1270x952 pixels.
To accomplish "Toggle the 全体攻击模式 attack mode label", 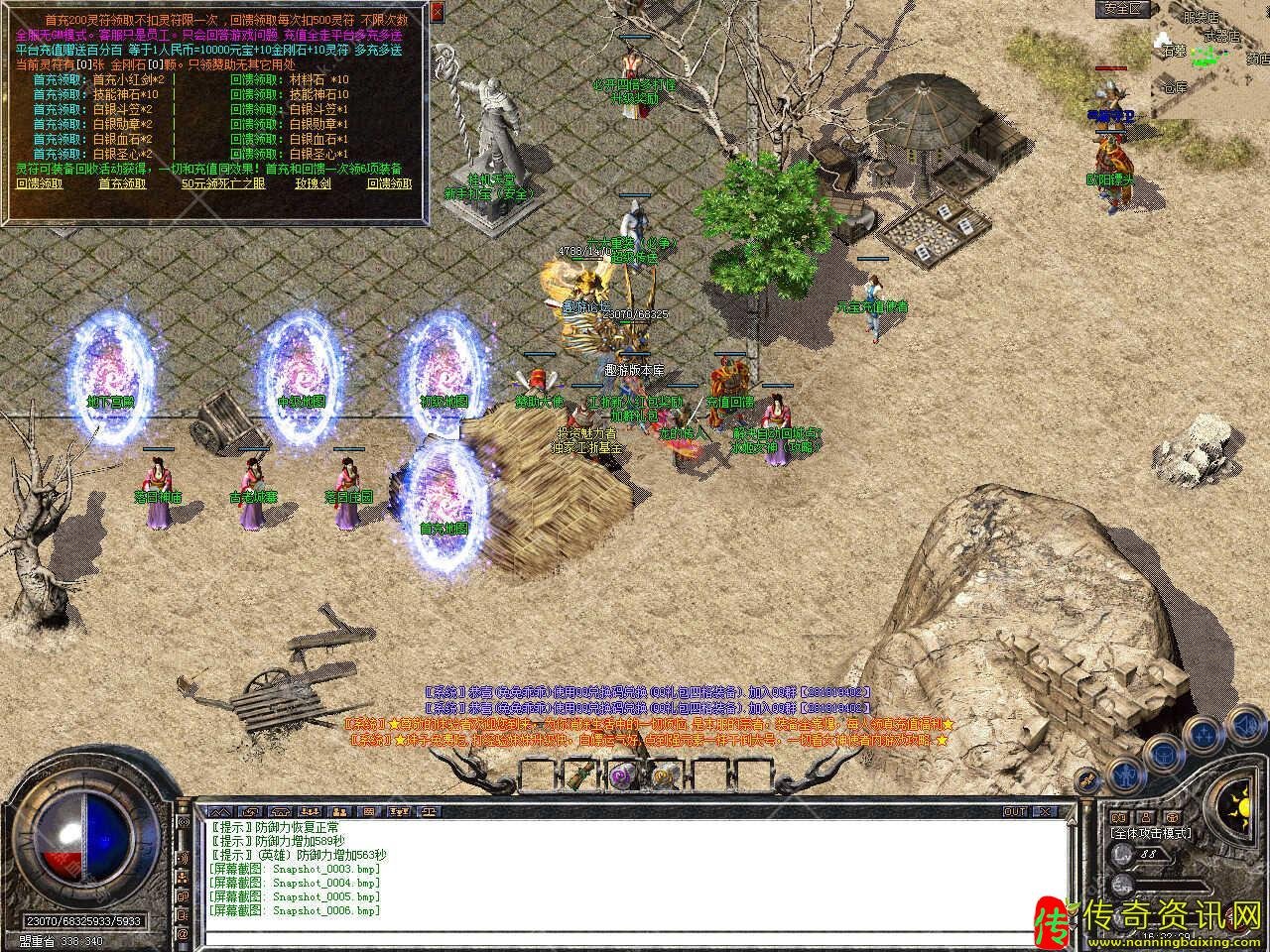I will (x=1151, y=834).
